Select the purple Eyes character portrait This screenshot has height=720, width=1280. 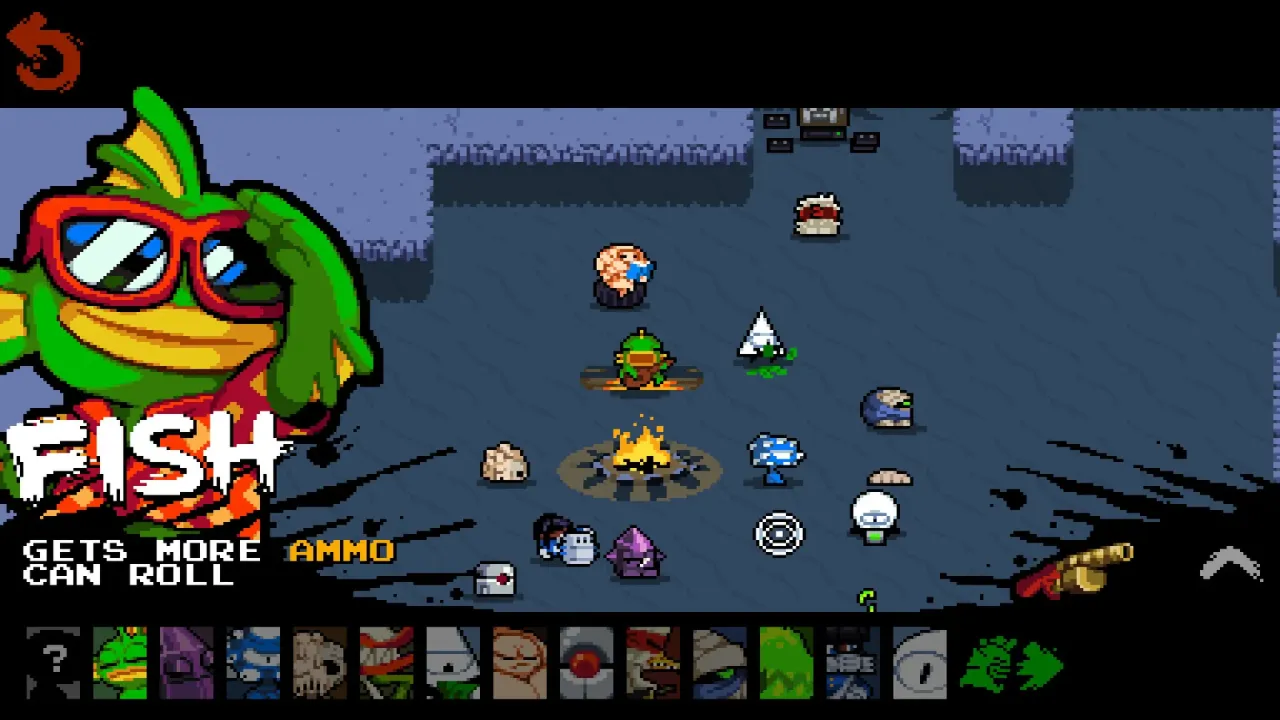187,663
